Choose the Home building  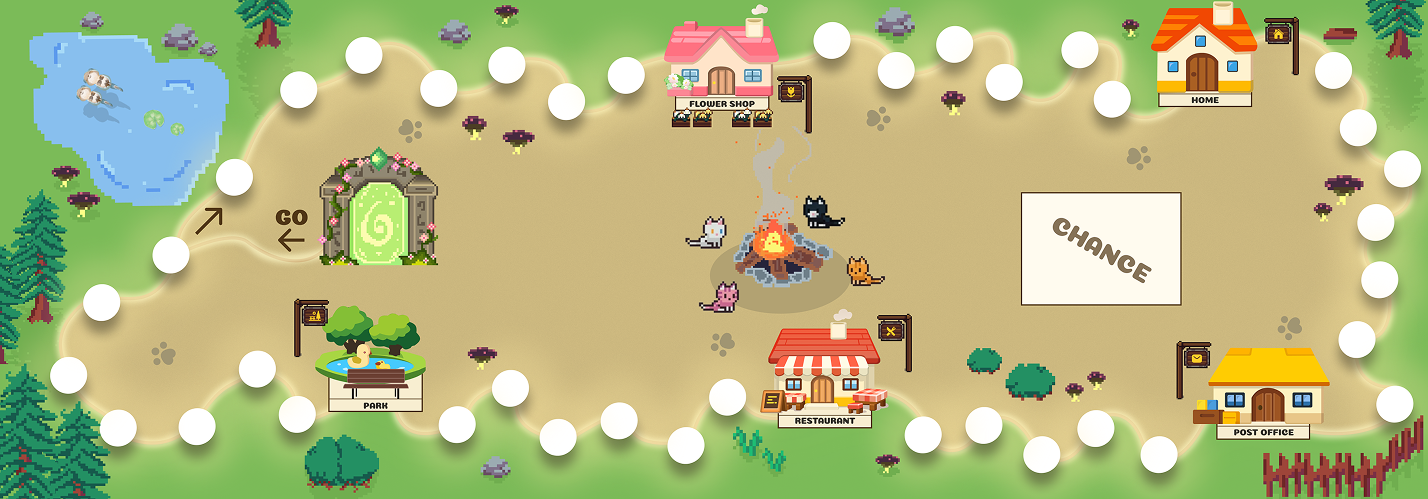1204,55
